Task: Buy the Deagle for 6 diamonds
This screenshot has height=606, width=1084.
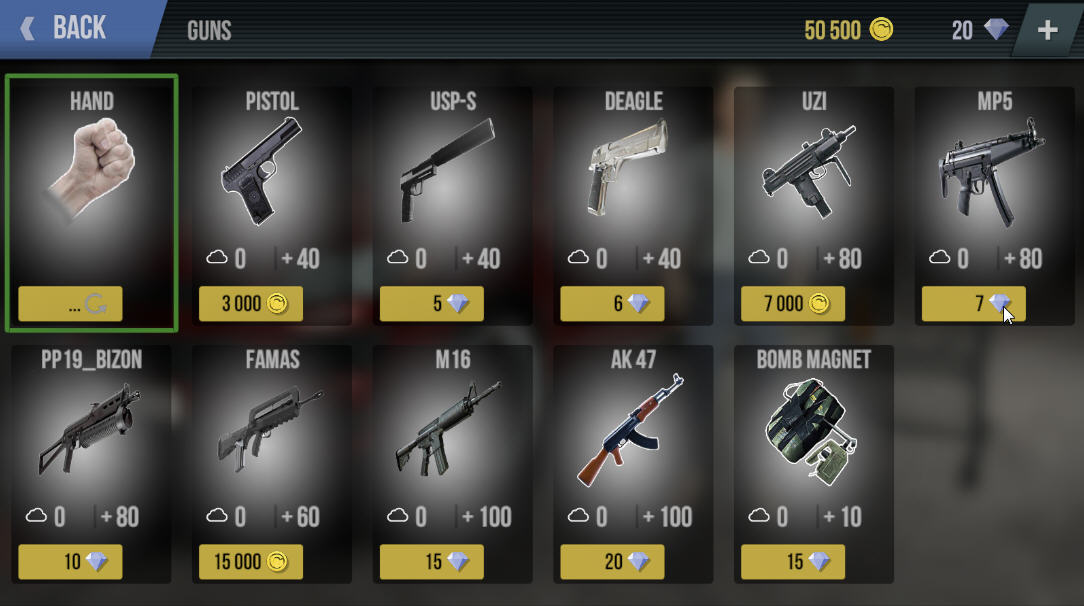Action: 612,304
